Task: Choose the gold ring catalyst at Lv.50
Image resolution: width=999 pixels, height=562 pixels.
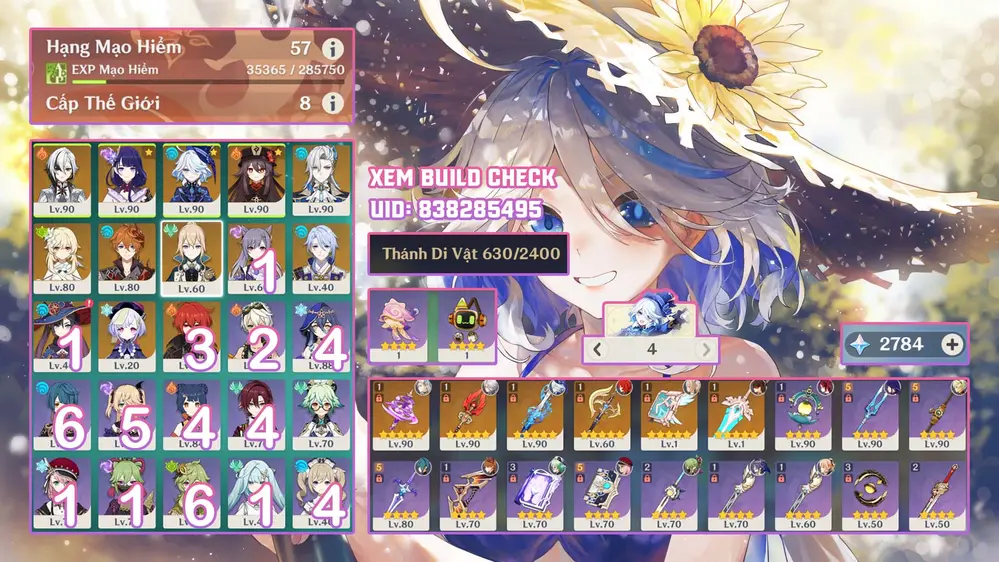Action: coord(870,492)
